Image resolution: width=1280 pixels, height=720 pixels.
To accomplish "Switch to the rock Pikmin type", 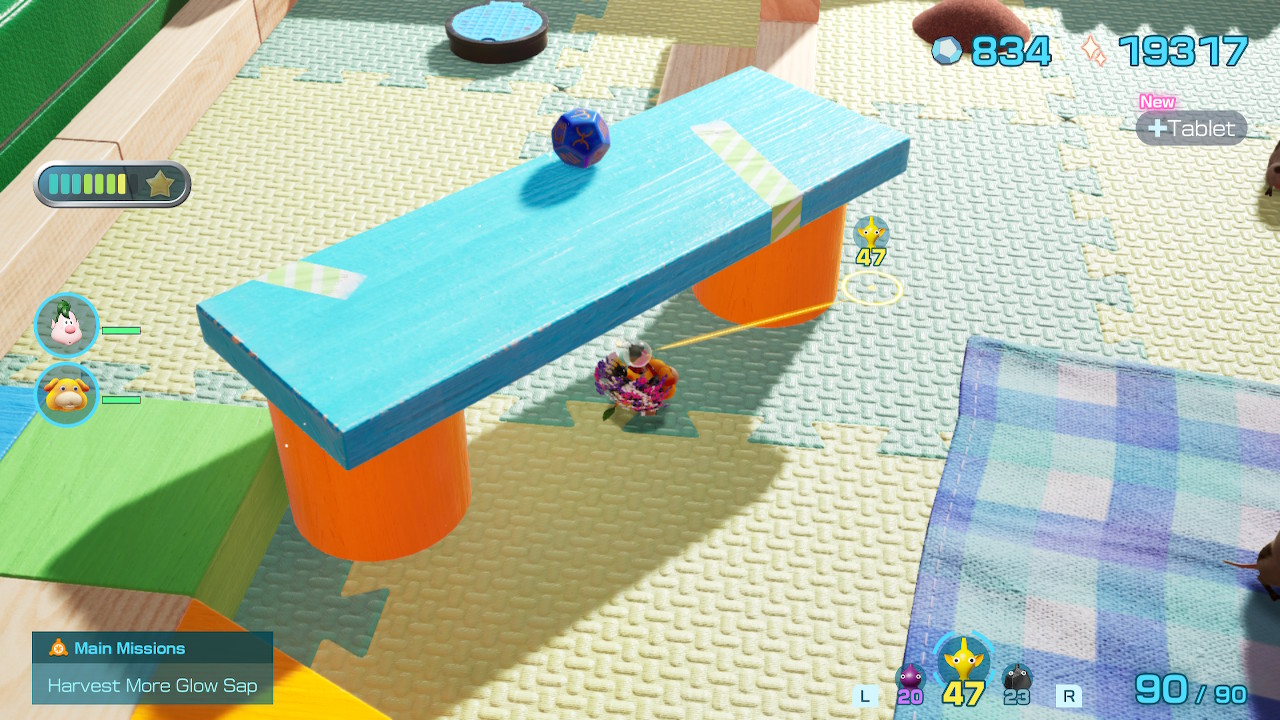I will click(1016, 679).
